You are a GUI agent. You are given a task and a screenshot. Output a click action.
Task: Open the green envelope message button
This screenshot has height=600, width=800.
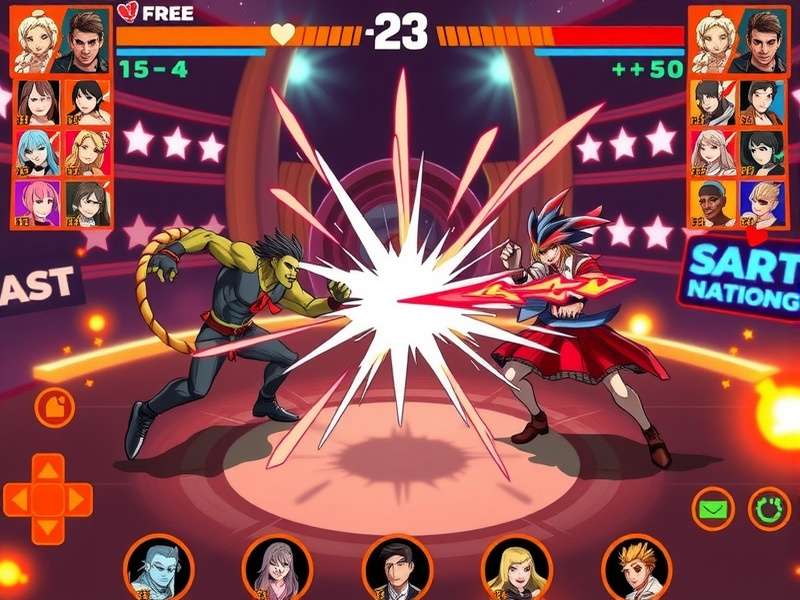tap(715, 510)
